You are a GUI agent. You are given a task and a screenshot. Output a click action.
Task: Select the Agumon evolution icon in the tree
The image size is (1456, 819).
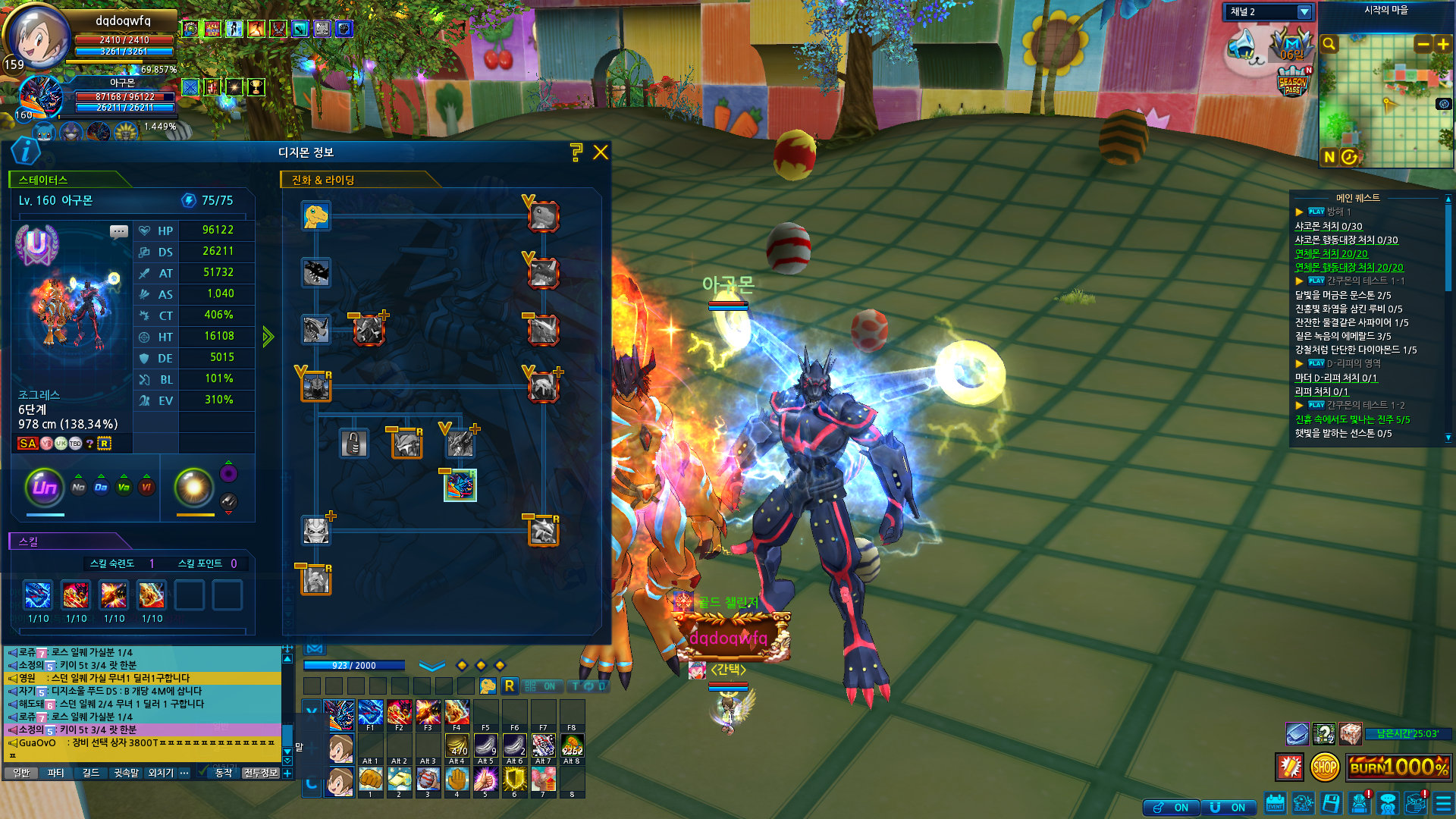click(x=315, y=216)
